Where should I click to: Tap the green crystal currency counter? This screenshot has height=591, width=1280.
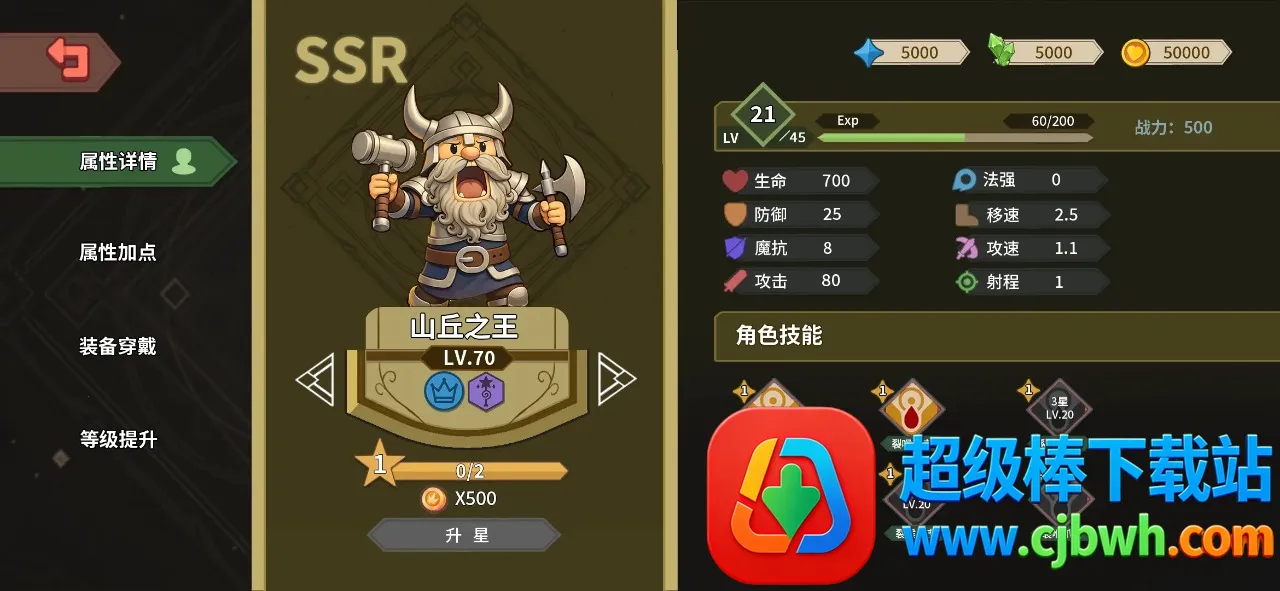[1044, 52]
